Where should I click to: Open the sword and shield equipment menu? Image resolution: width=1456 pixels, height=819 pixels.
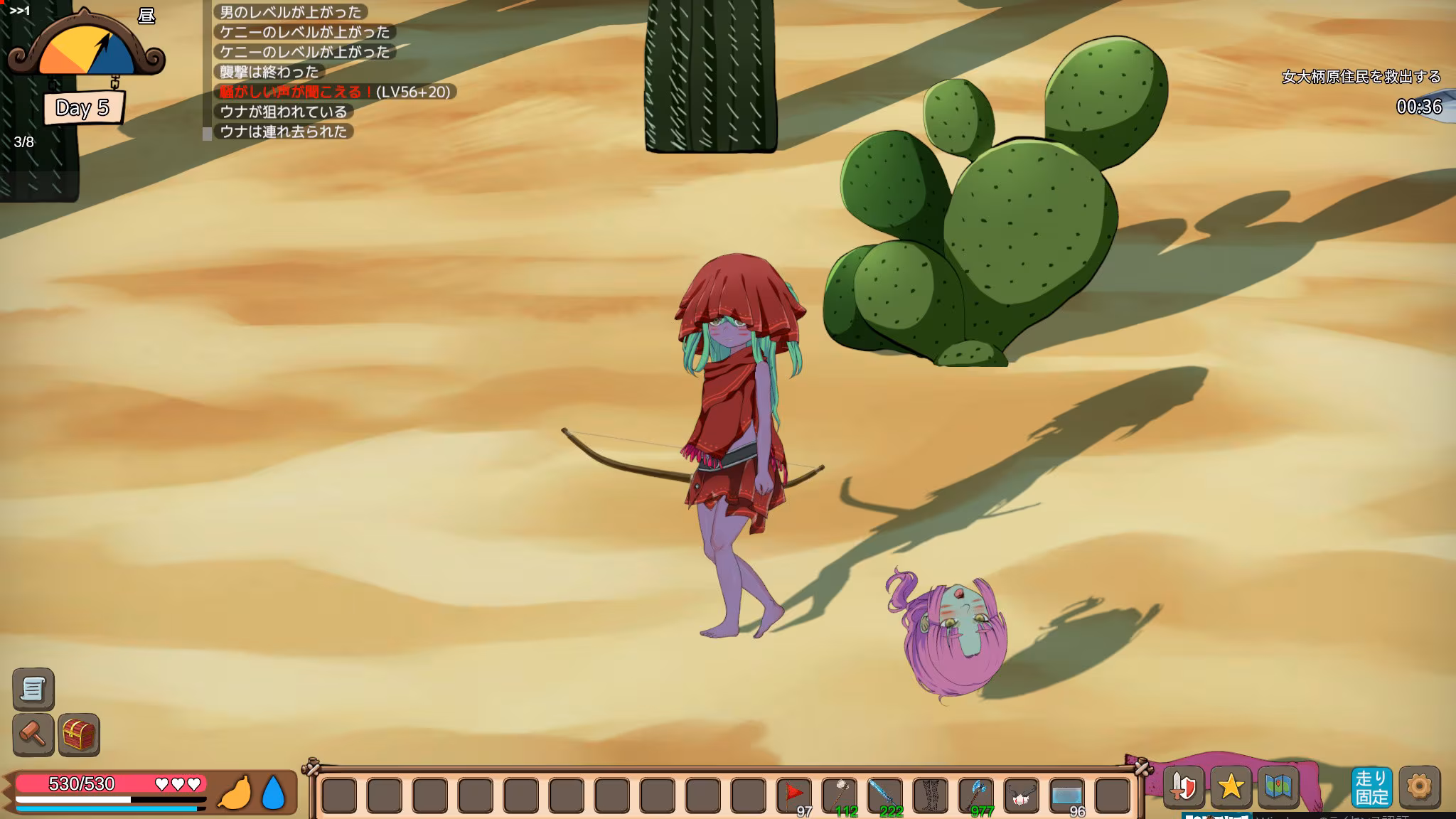(x=1184, y=787)
